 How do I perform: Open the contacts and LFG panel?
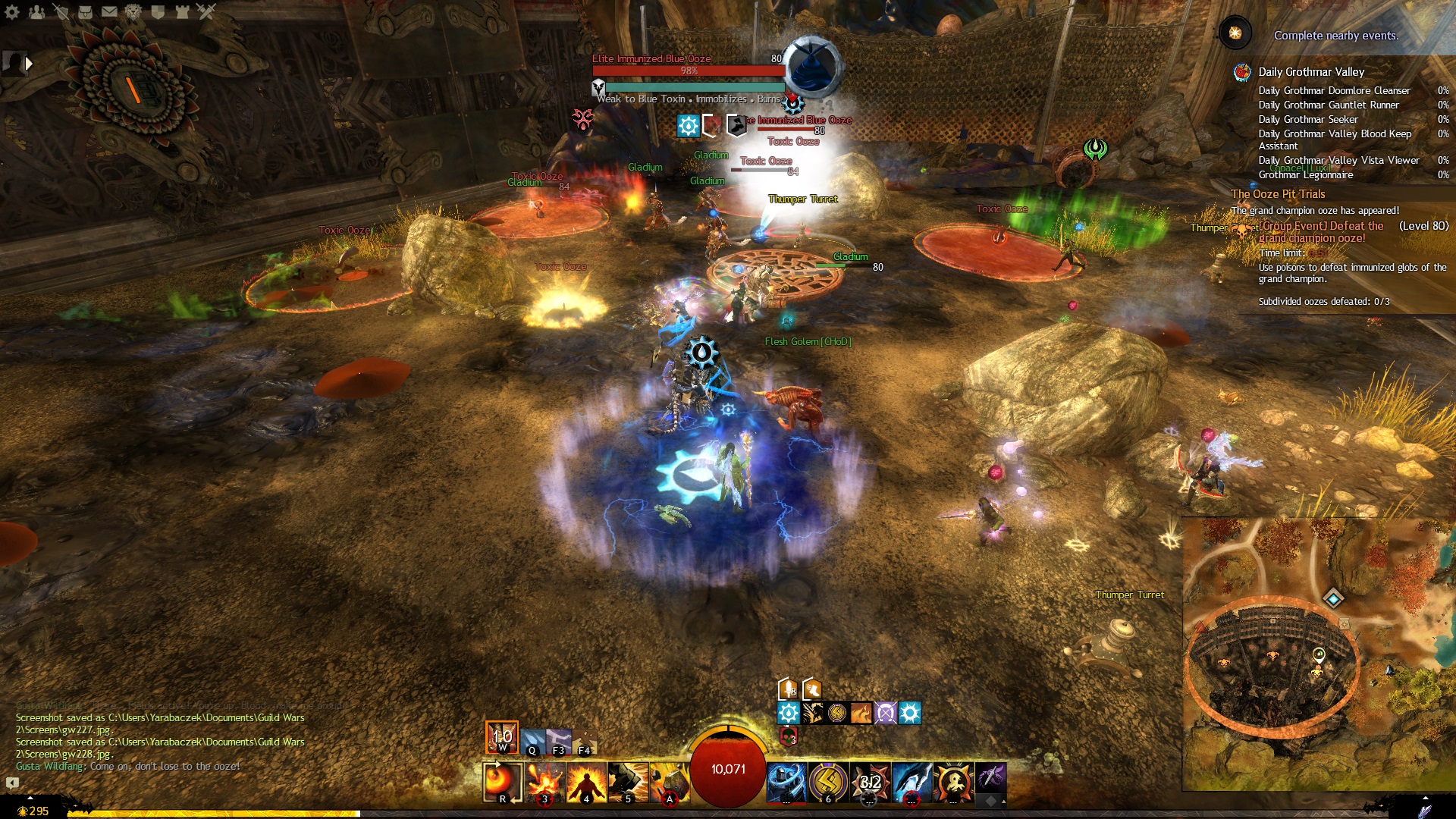click(x=36, y=11)
